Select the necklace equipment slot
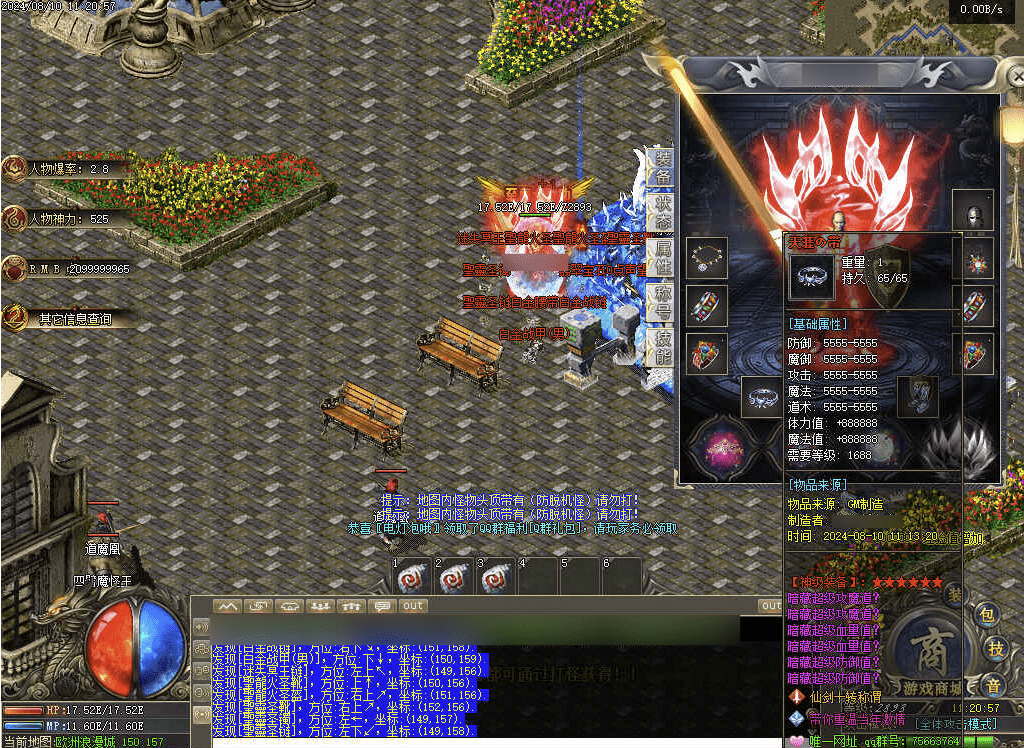 (707, 258)
